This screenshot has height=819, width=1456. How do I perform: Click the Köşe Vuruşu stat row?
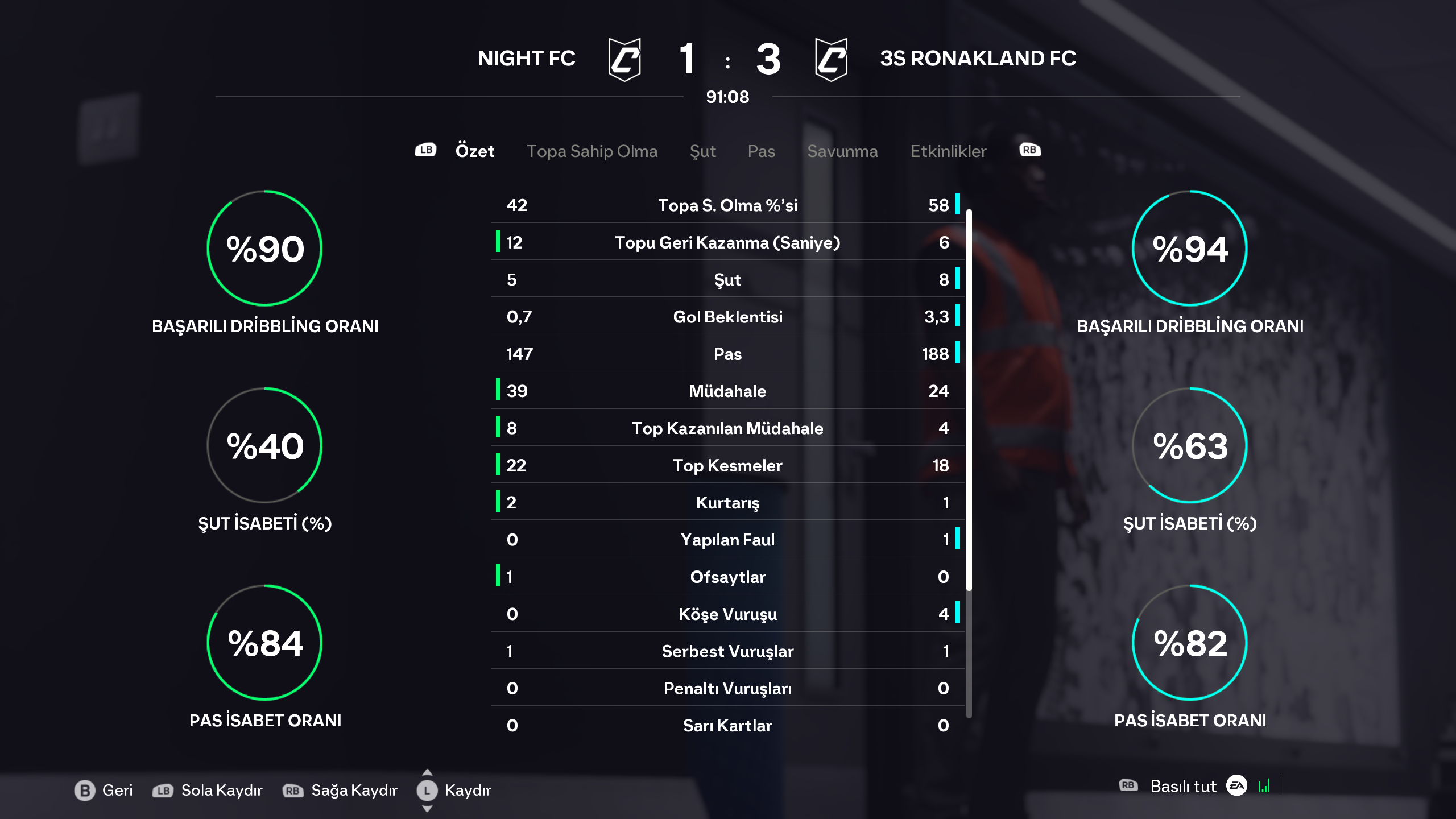coord(727,614)
